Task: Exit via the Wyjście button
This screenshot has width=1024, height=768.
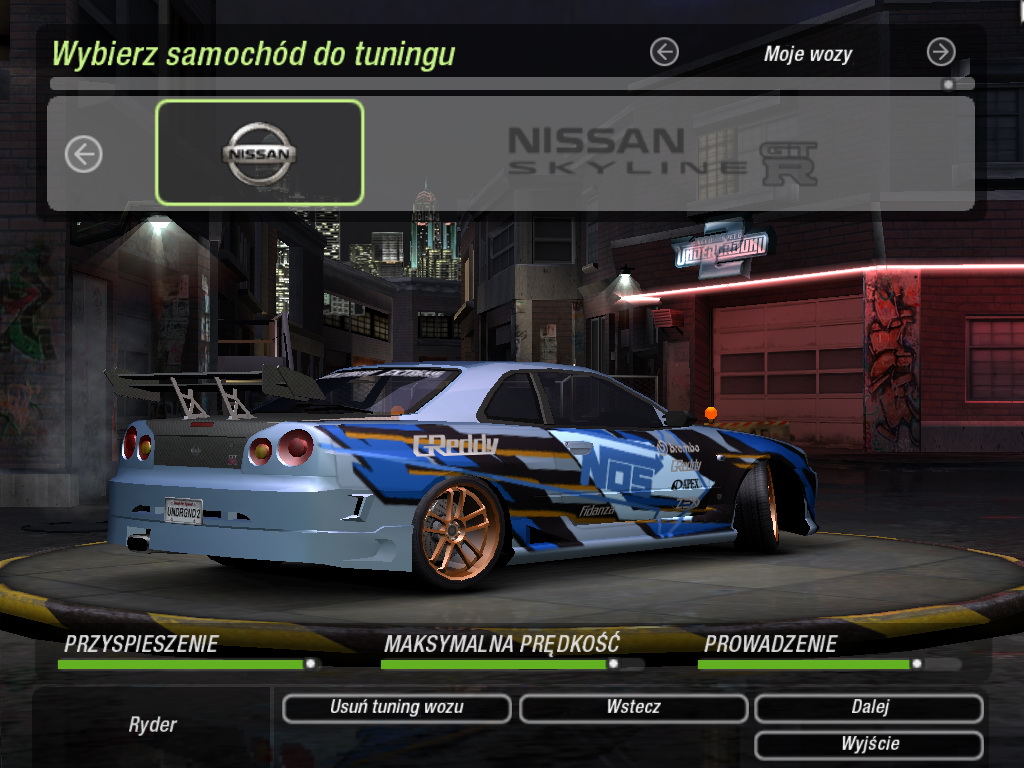Action: (x=869, y=745)
